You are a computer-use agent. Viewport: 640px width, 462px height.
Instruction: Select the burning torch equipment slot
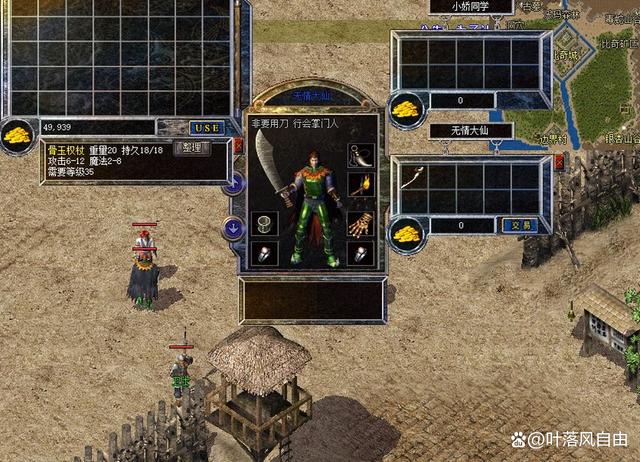click(359, 186)
